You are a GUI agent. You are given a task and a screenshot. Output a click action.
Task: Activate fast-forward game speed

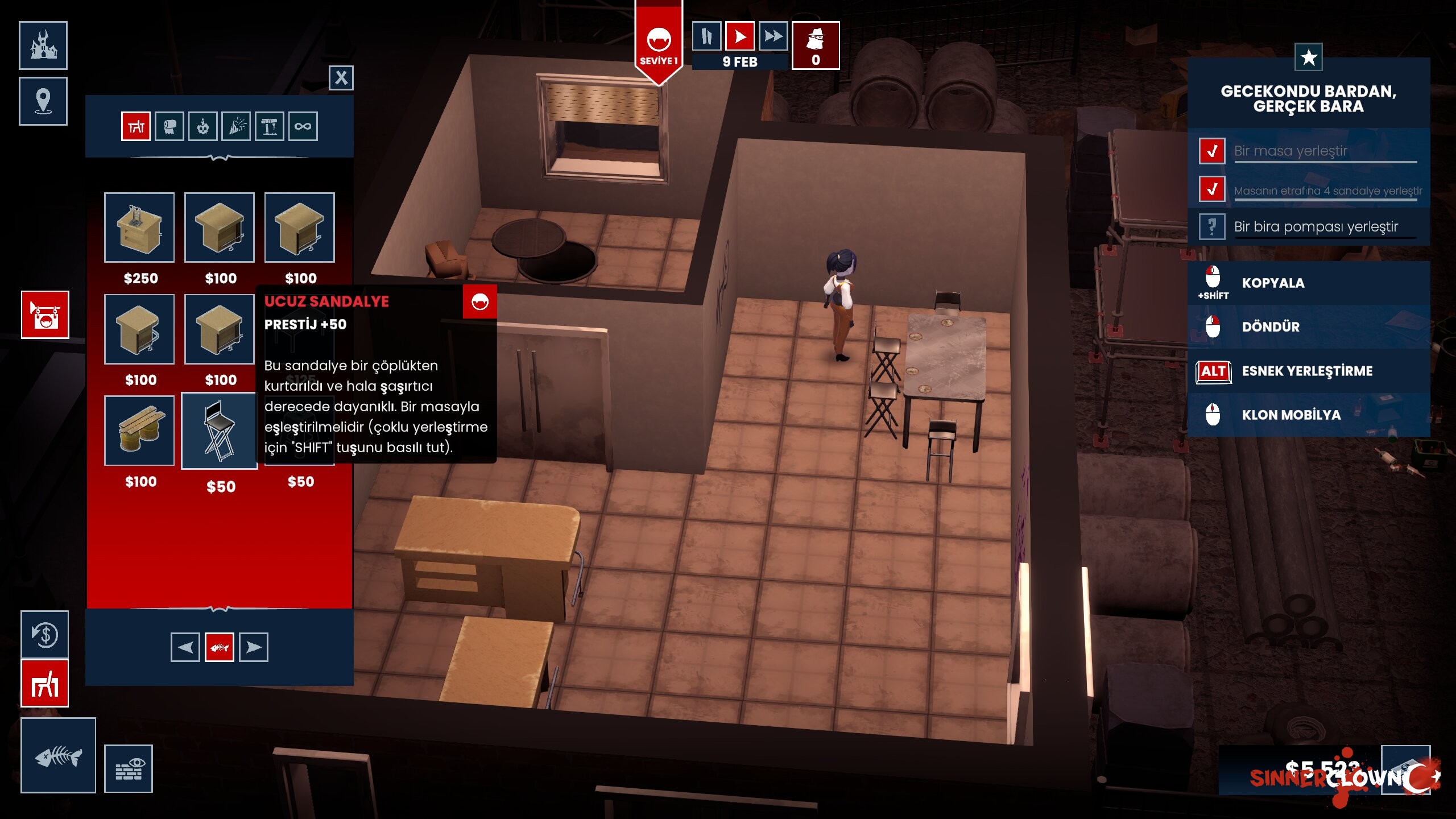coord(773,37)
